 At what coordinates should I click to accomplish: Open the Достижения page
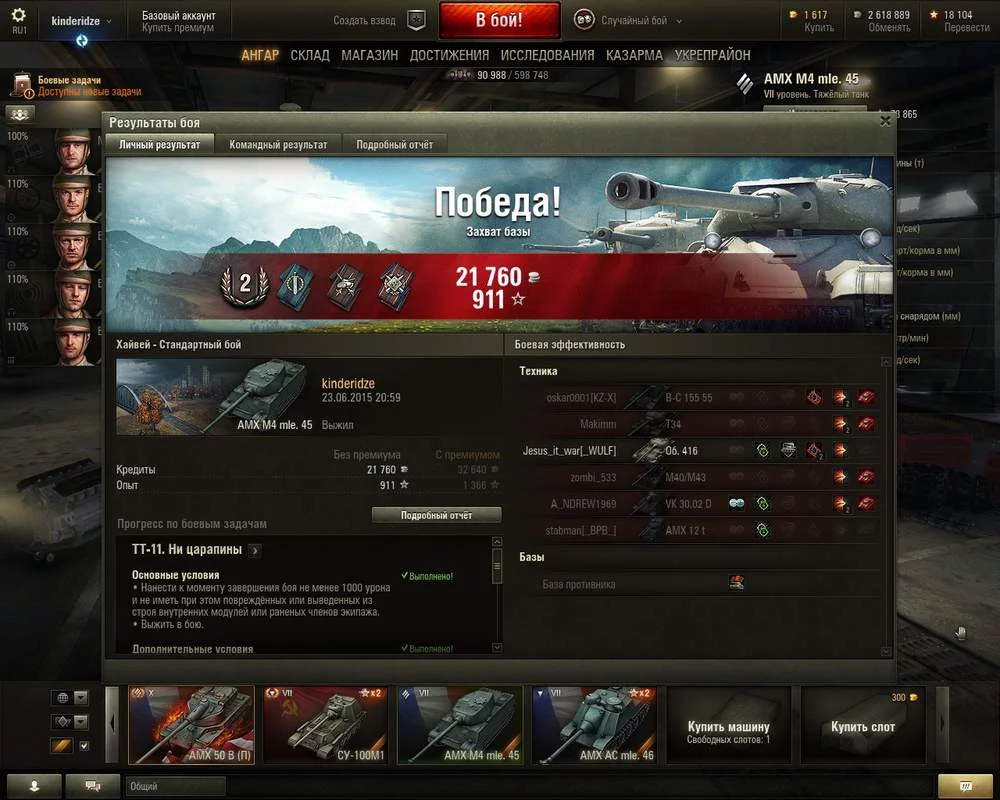[449, 55]
